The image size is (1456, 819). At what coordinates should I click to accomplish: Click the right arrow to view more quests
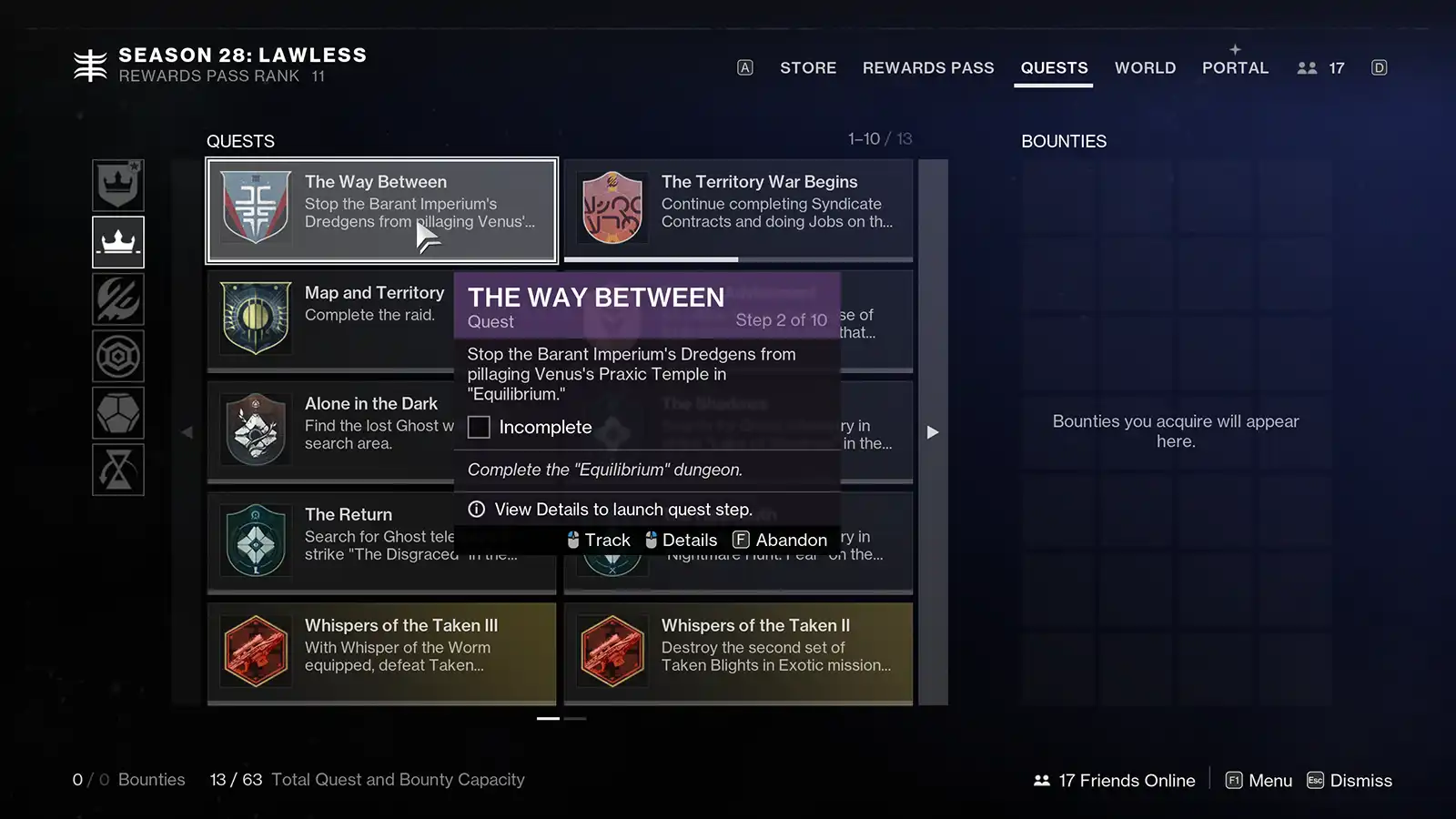(x=933, y=432)
